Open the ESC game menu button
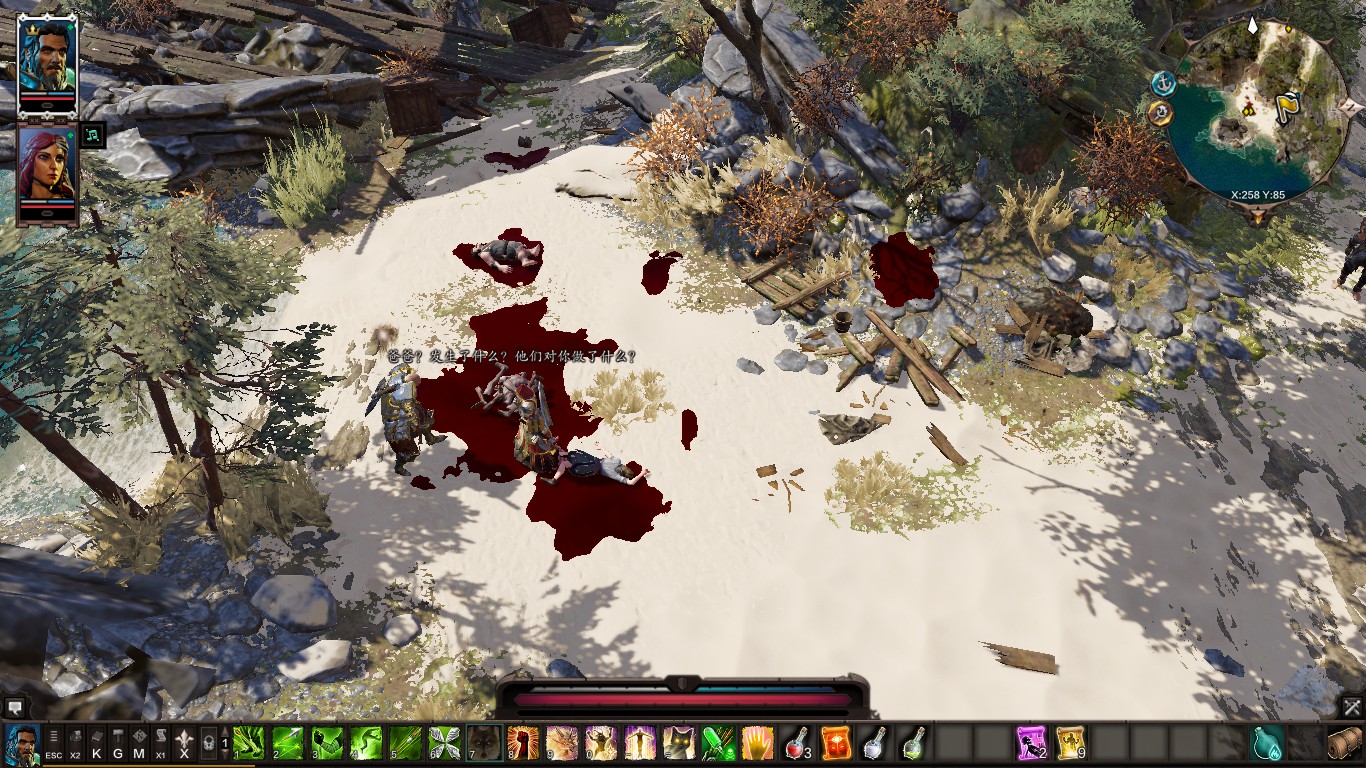Image resolution: width=1366 pixels, height=768 pixels. (x=53, y=744)
